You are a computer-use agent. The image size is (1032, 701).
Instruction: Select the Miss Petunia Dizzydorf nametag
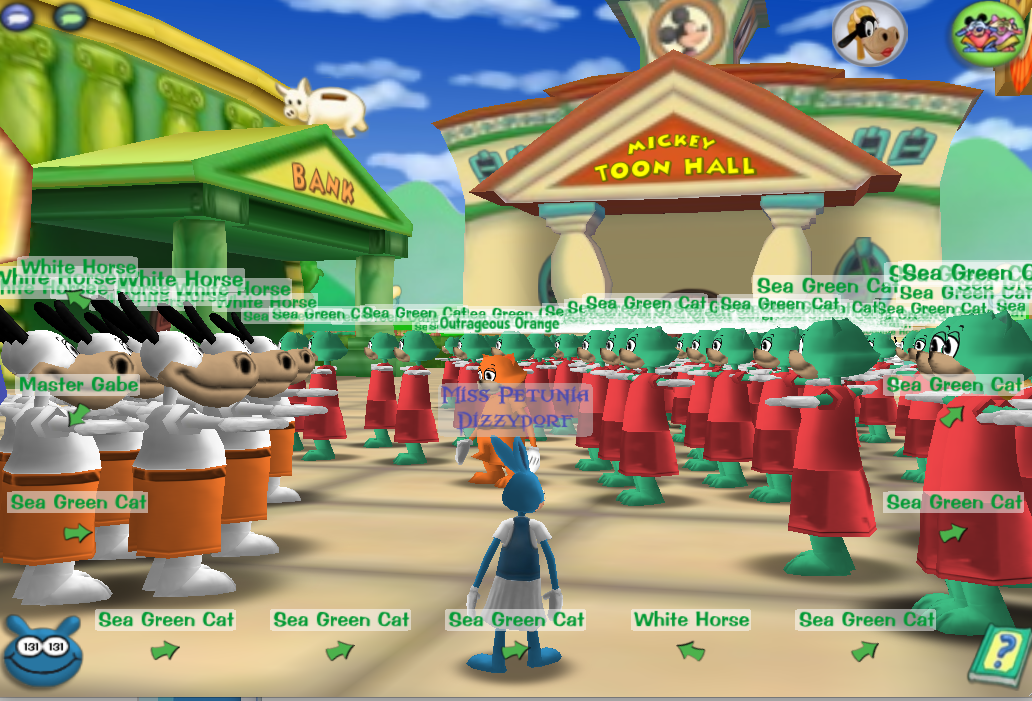click(516, 407)
